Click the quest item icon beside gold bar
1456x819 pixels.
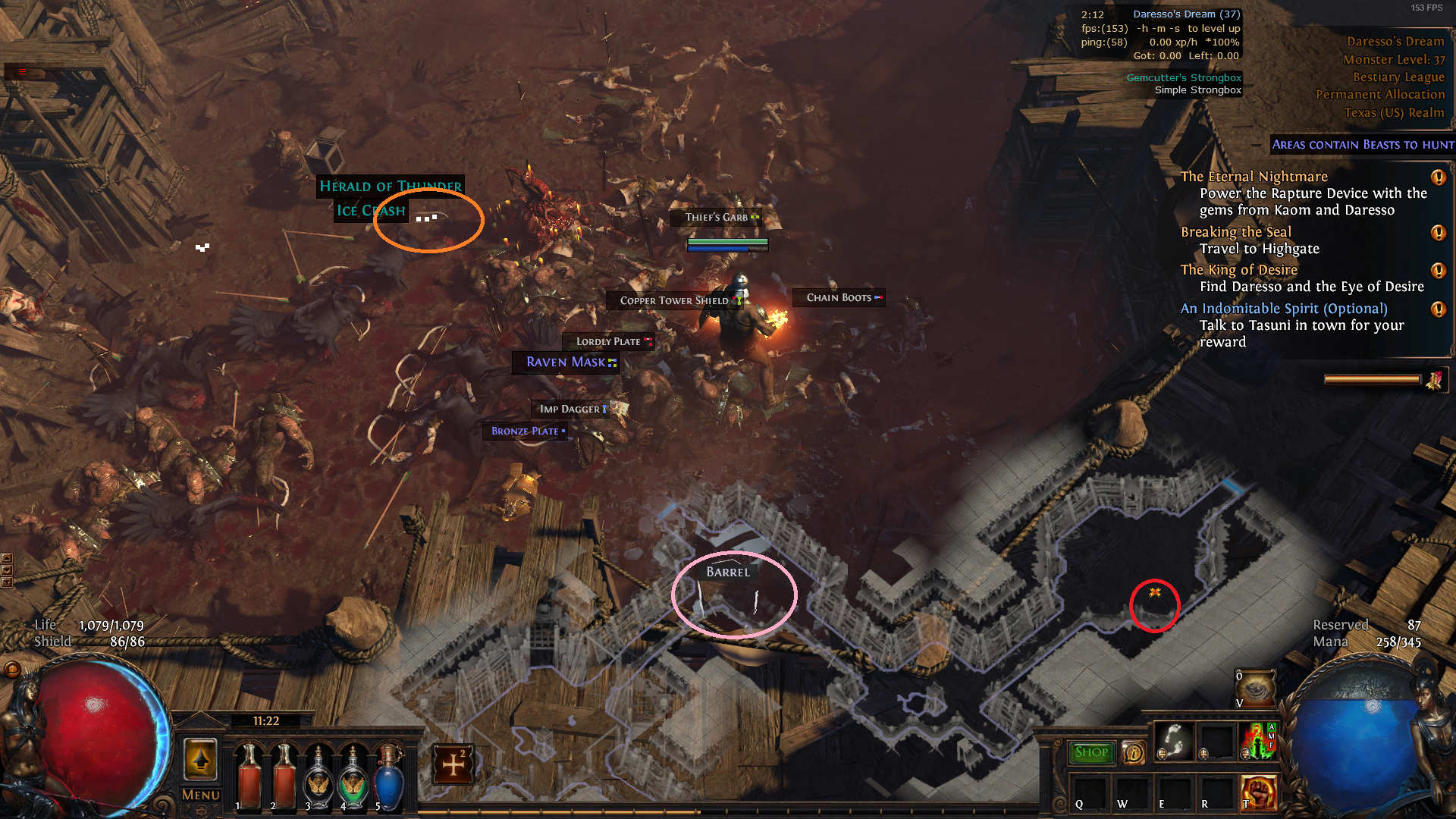pos(1436,381)
